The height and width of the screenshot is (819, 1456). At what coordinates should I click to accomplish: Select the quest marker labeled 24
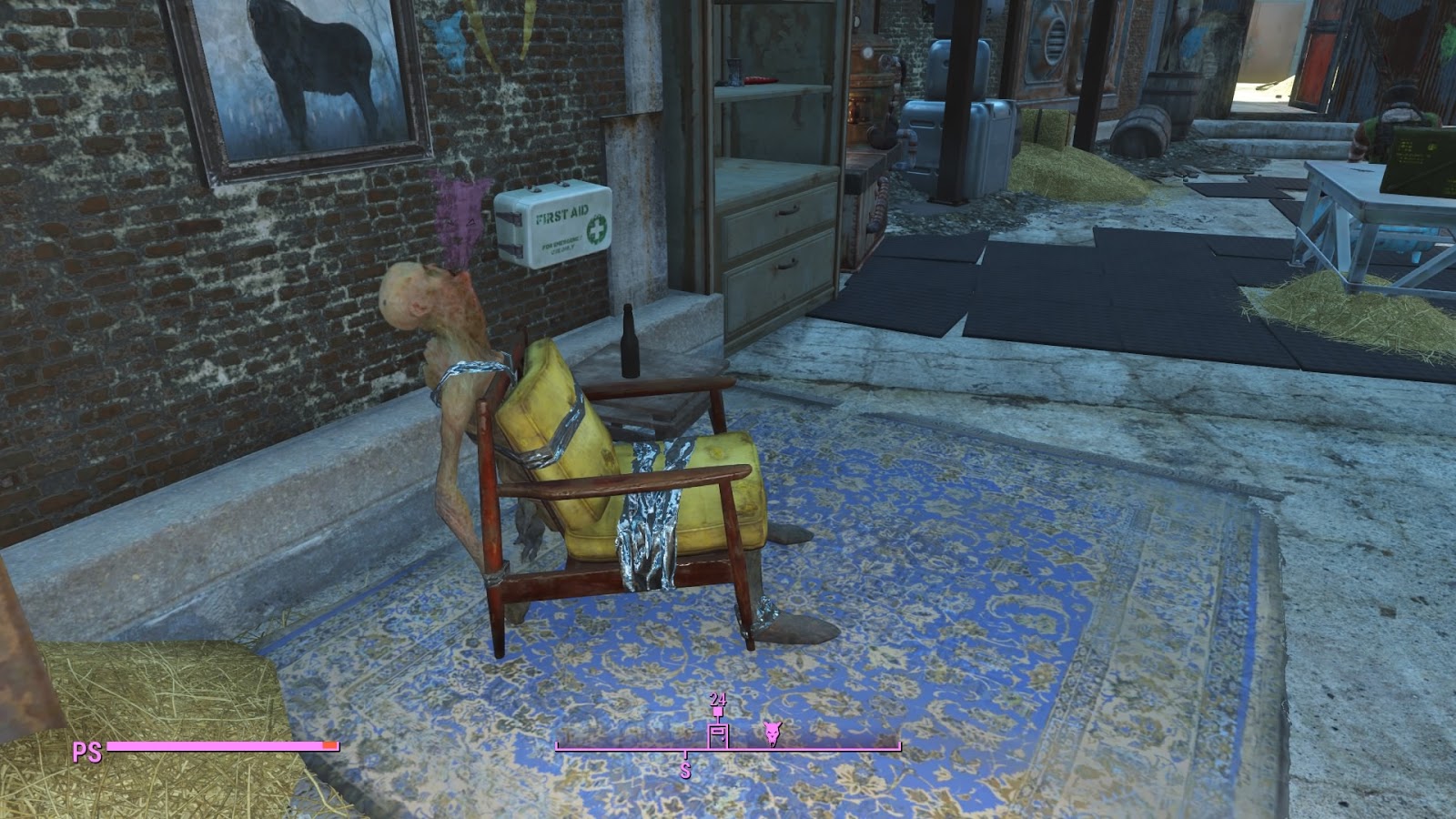(x=719, y=709)
